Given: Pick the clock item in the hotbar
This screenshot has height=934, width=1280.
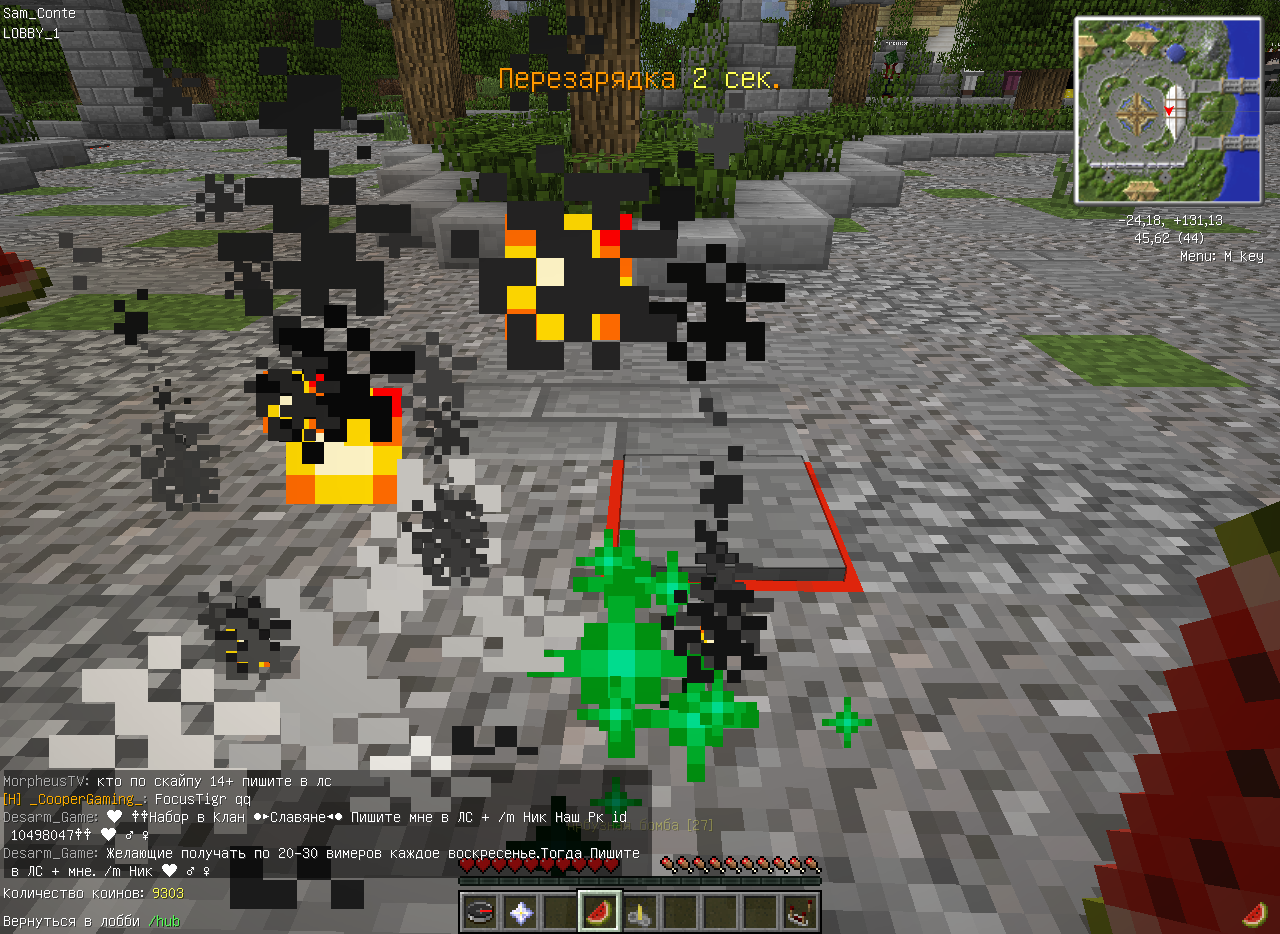Looking at the screenshot, I should (x=640, y=911).
